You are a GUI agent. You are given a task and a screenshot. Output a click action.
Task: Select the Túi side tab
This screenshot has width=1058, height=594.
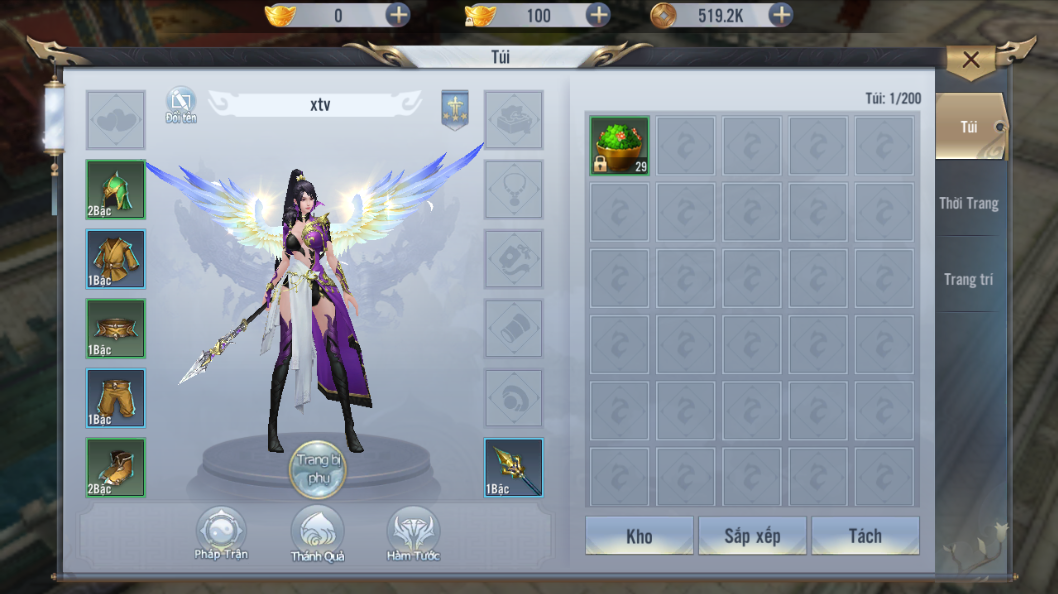coord(968,127)
